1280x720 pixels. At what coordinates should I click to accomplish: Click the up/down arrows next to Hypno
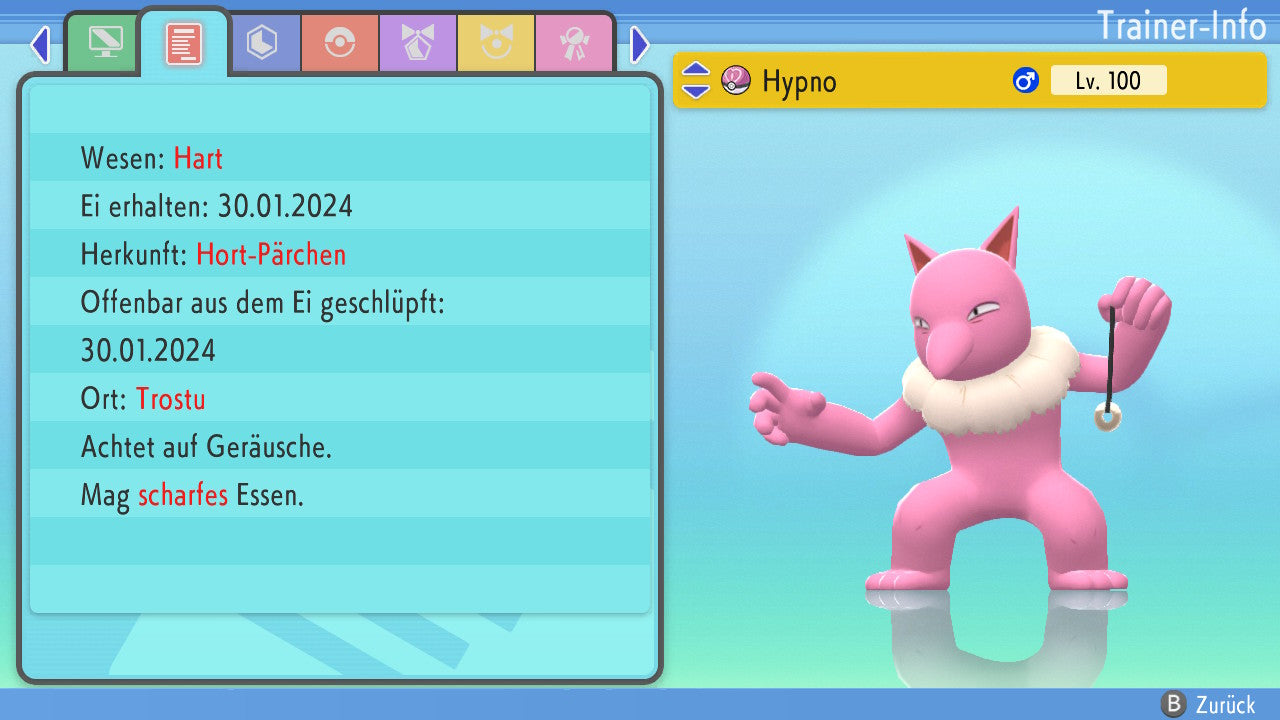coord(696,80)
